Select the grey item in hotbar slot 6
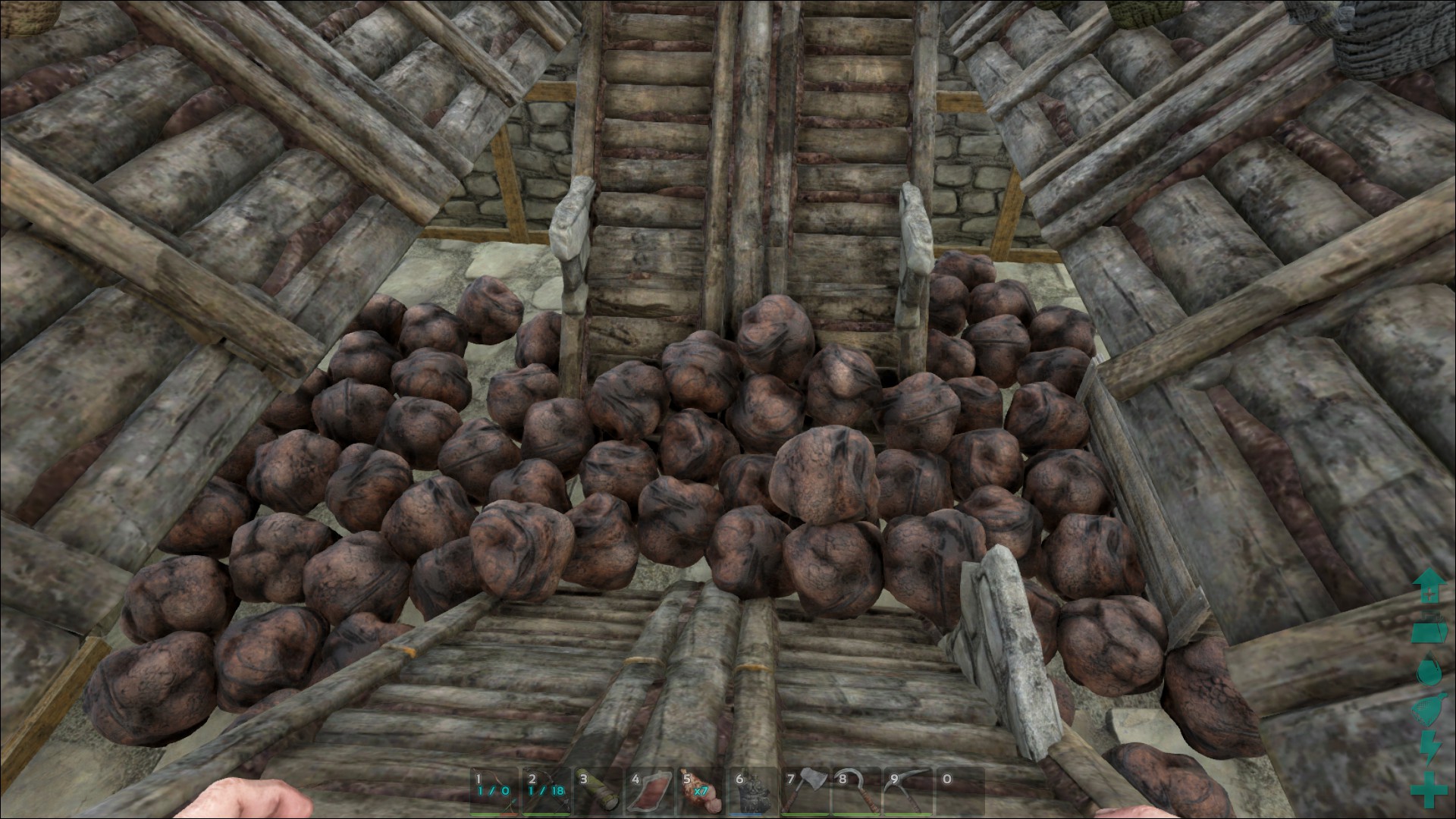 (753, 791)
